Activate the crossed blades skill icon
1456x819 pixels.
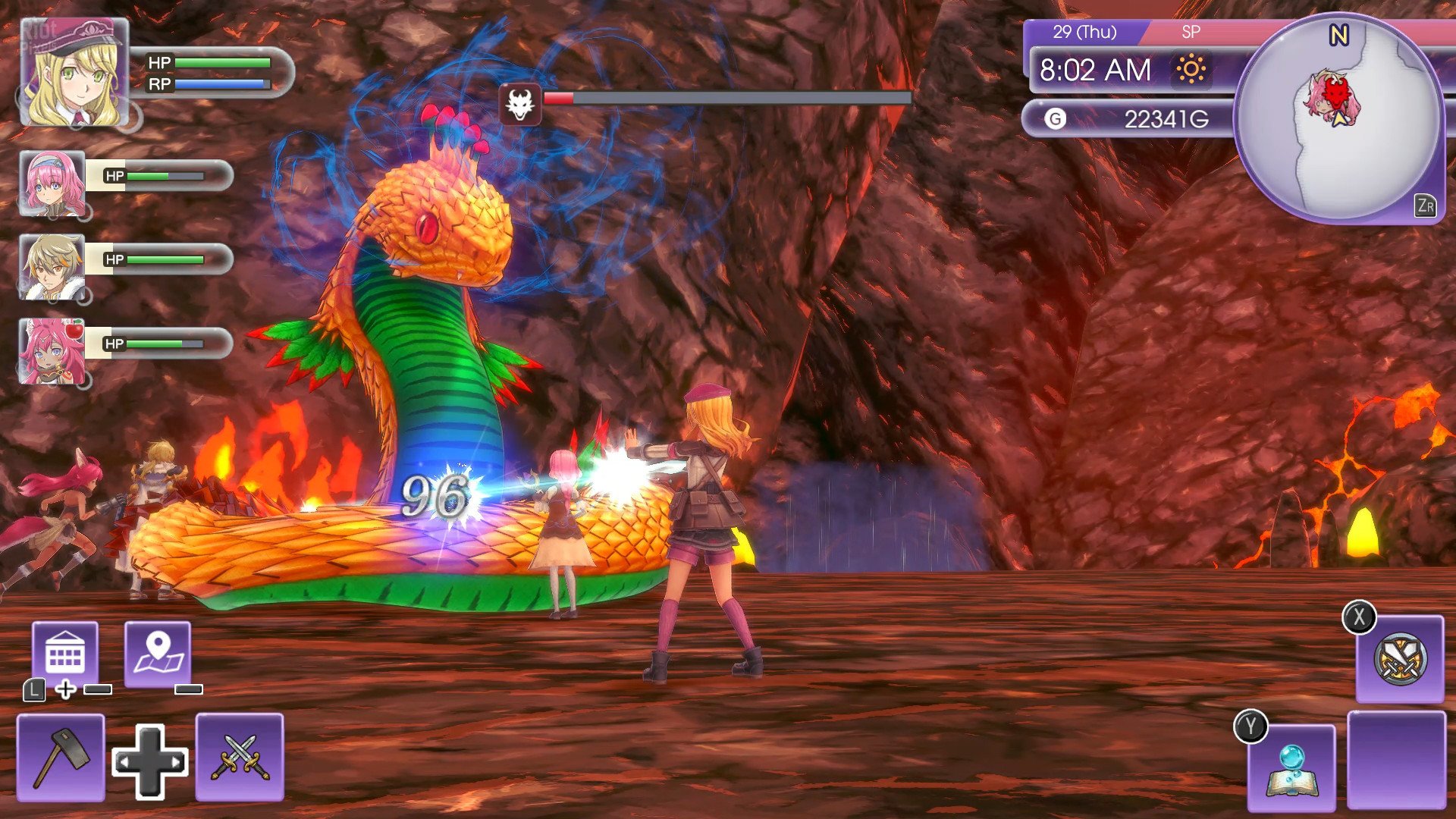coord(1400,659)
